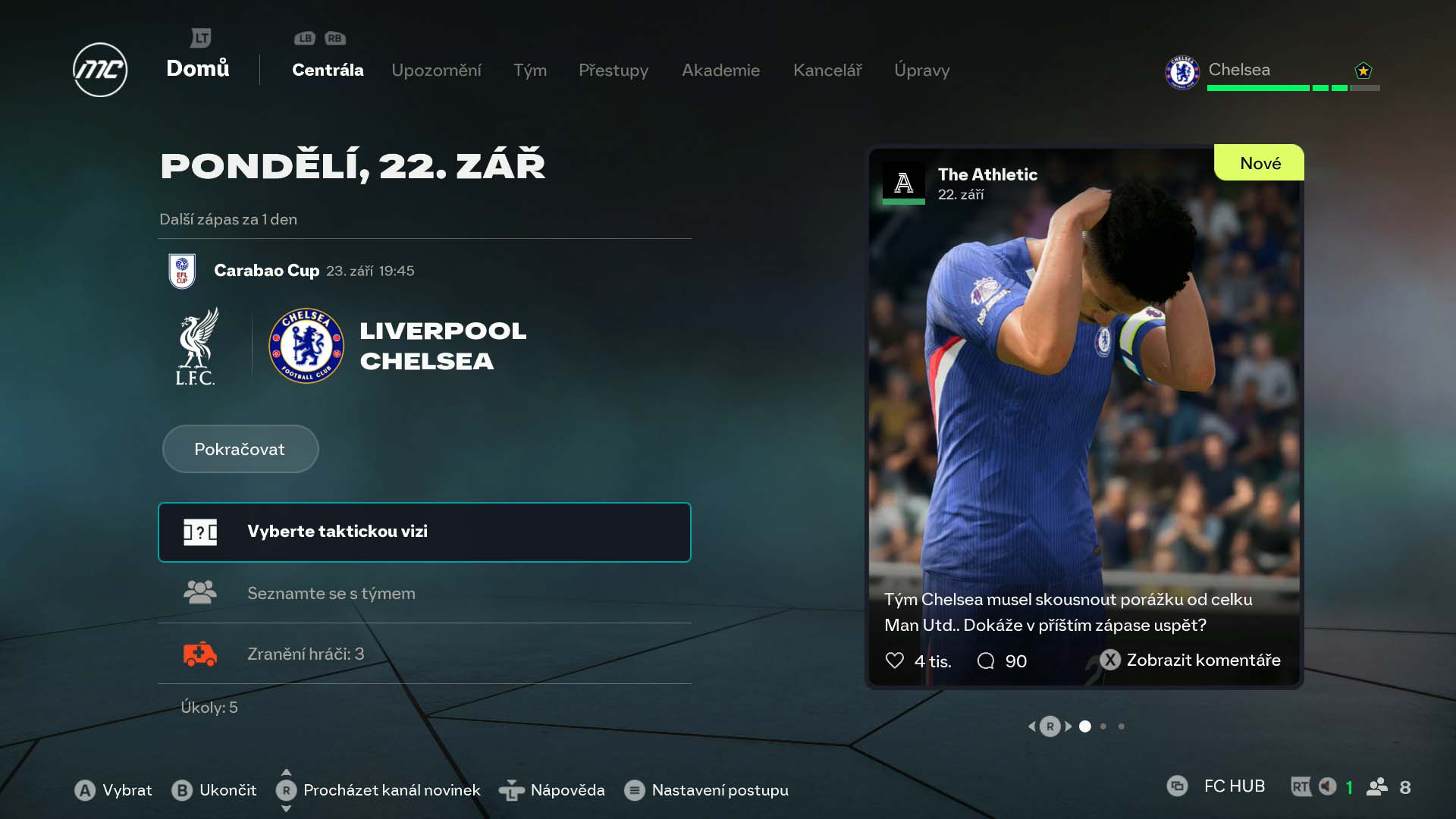Viewport: 1456px width, 819px height.
Task: Switch to the Centrála tab
Action: (x=328, y=71)
